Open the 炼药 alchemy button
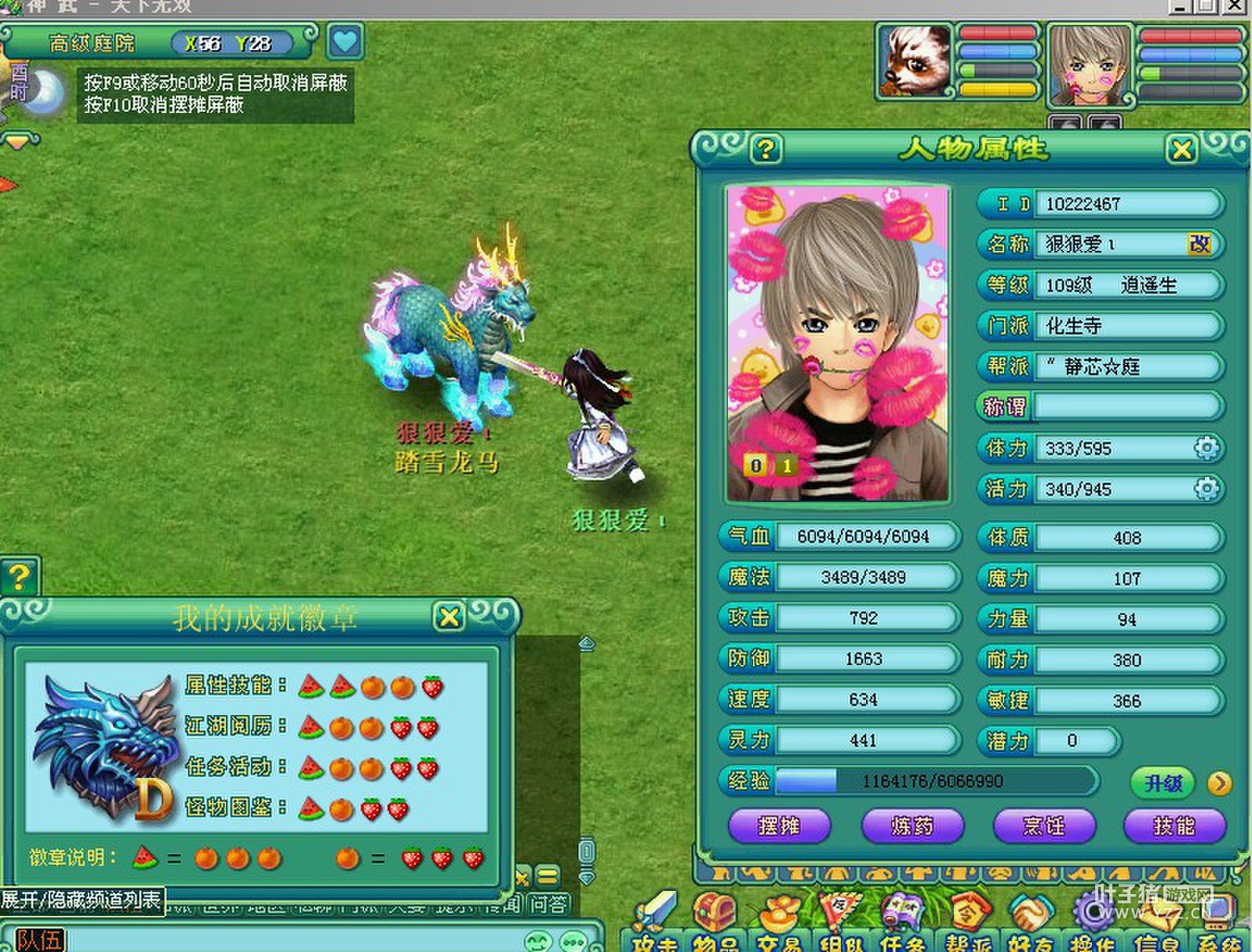The width and height of the screenshot is (1252, 952). click(912, 825)
